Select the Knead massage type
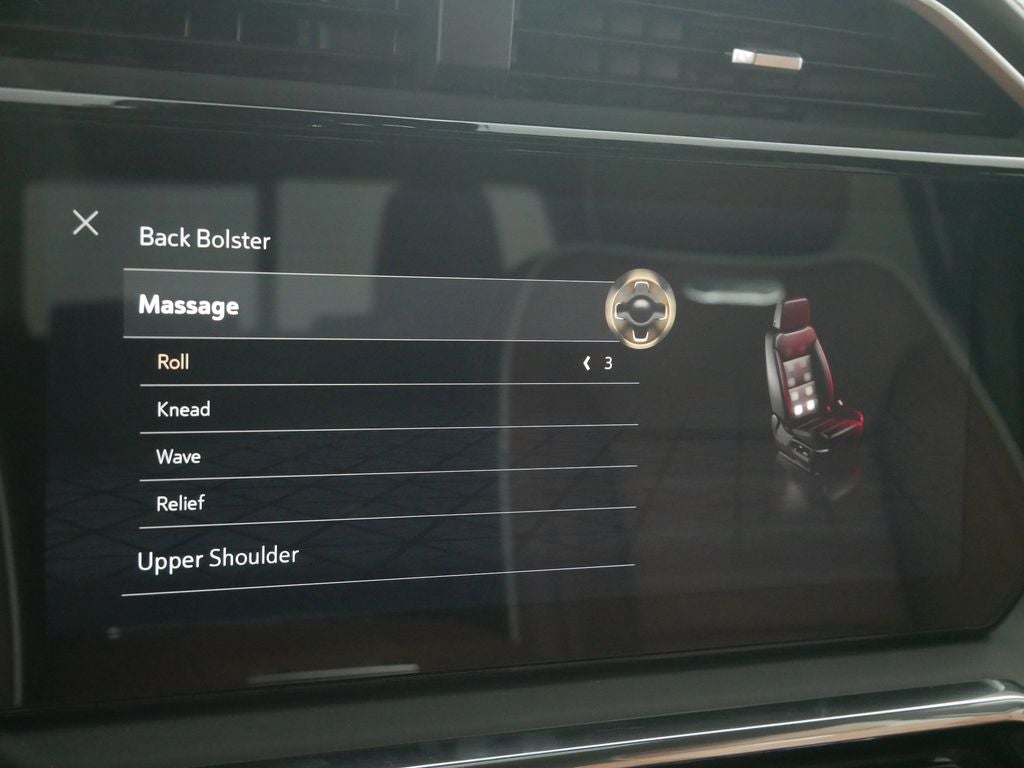 pyautogui.click(x=184, y=409)
